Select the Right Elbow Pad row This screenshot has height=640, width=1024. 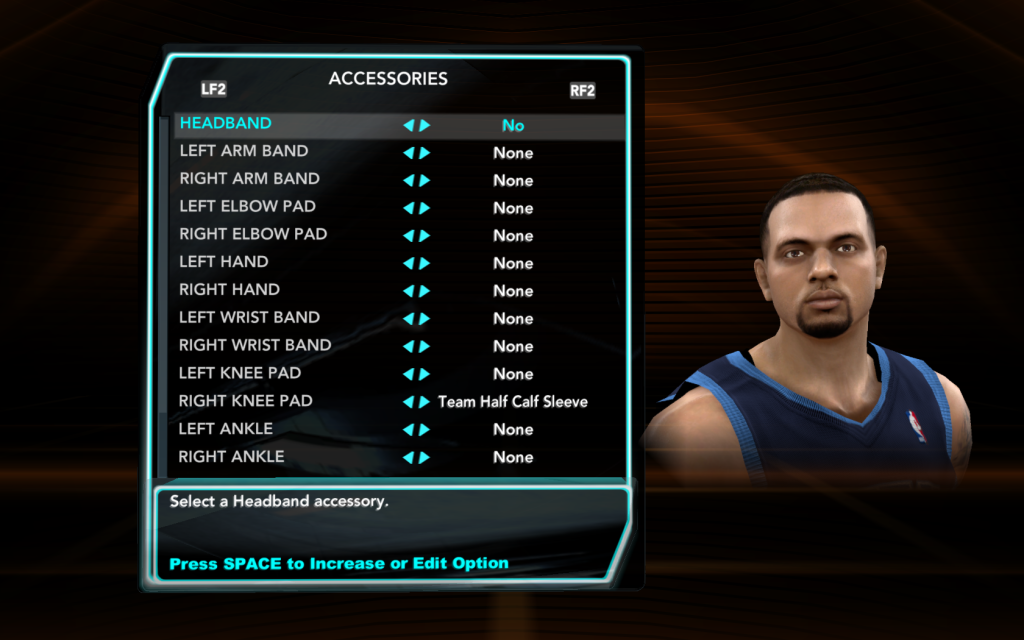[x=254, y=235]
